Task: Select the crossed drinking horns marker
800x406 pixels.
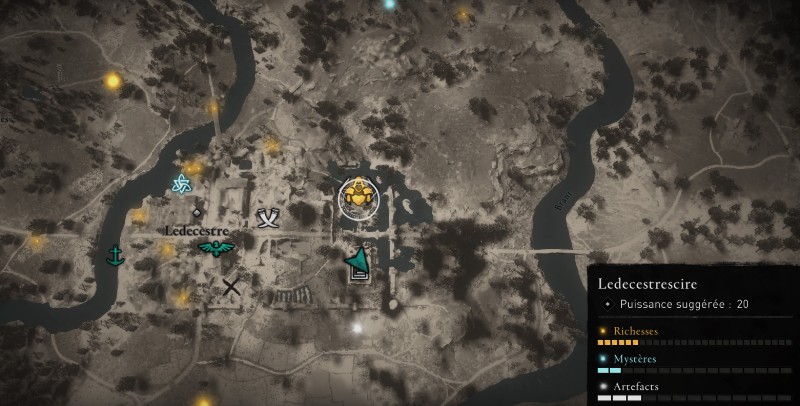Action: coord(267,217)
